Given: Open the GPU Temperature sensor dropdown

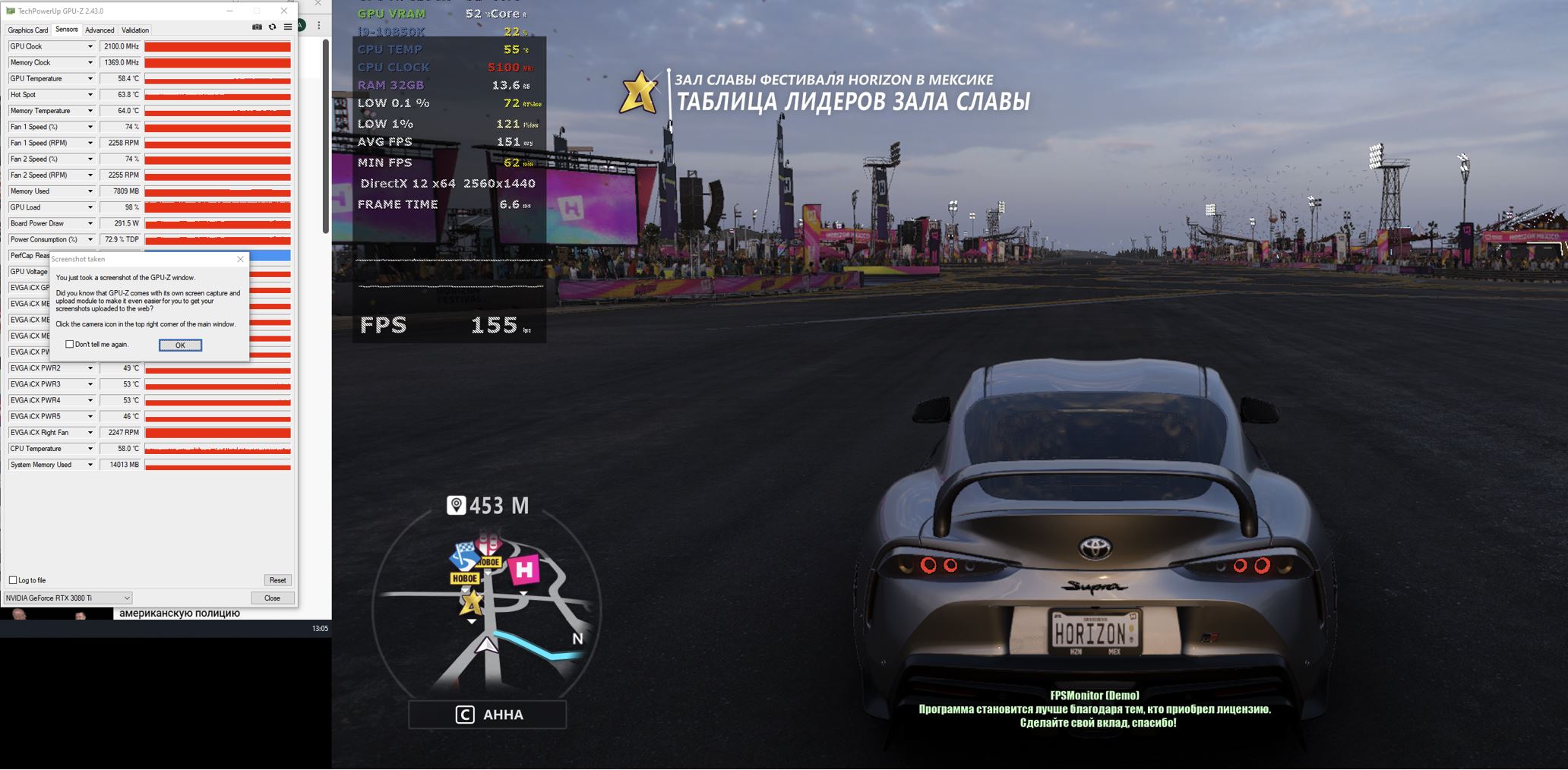Looking at the screenshot, I should click(90, 79).
